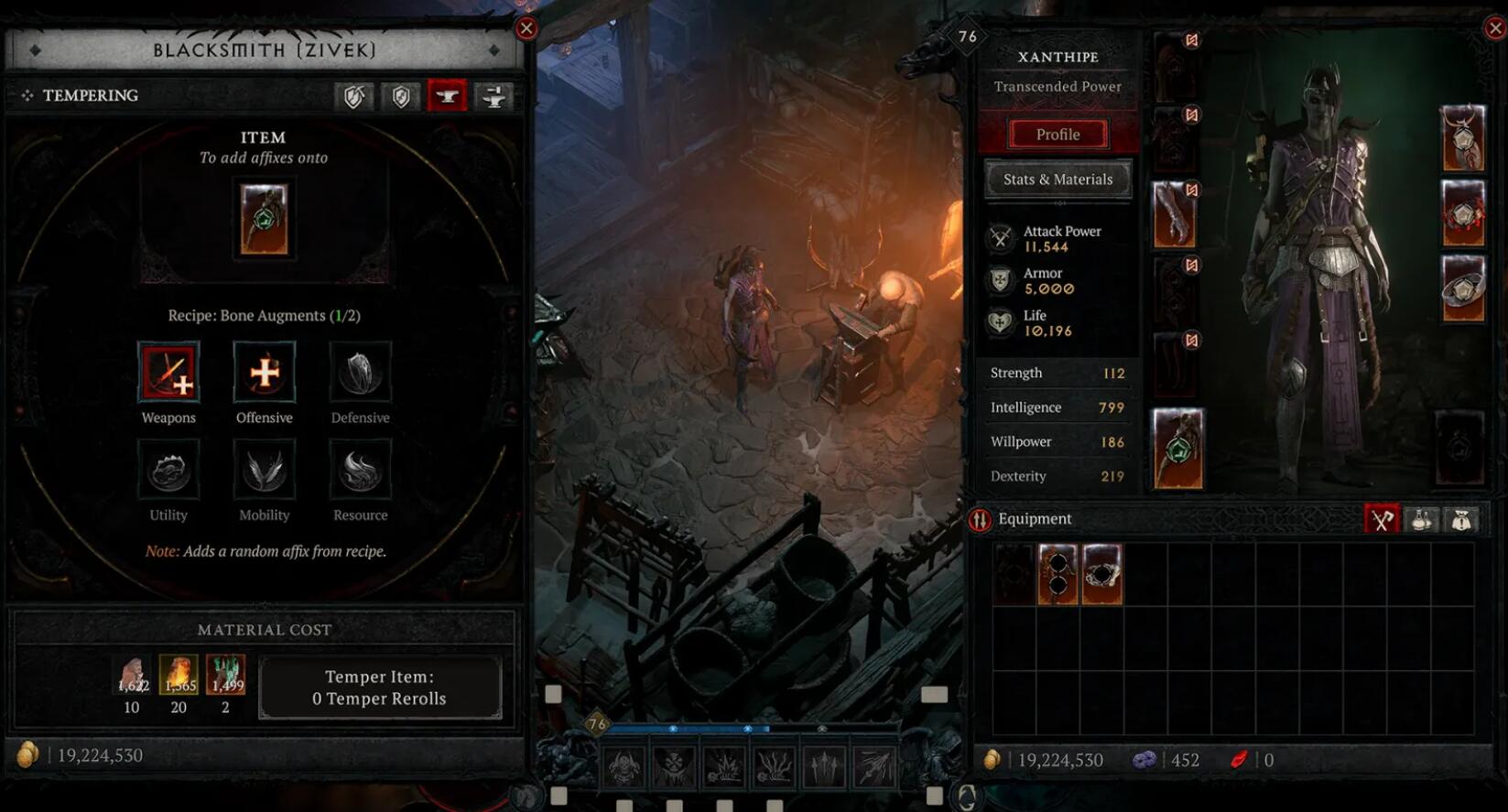Open the character Profile
Image resolution: width=1508 pixels, height=812 pixels.
1058,135
